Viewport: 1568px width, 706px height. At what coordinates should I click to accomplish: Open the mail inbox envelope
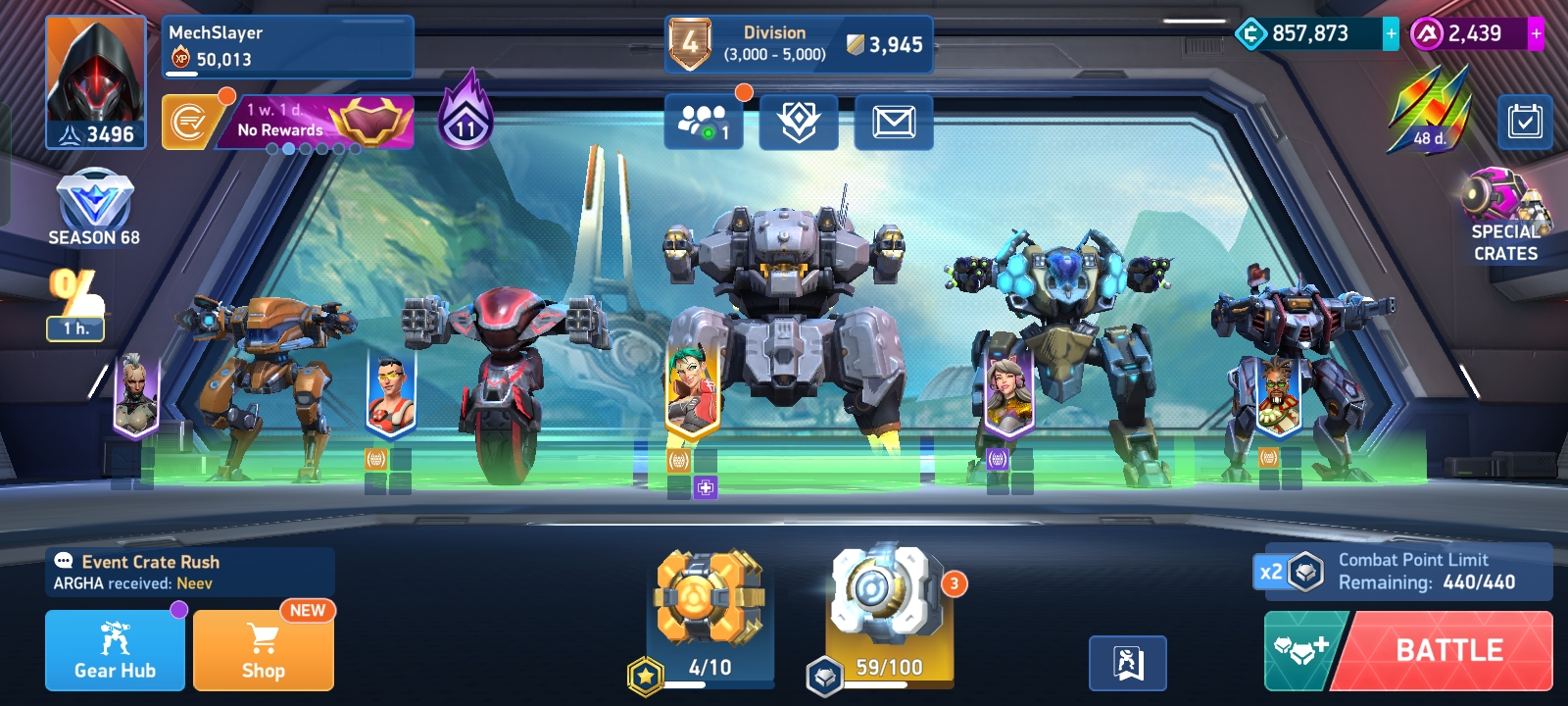pyautogui.click(x=893, y=122)
